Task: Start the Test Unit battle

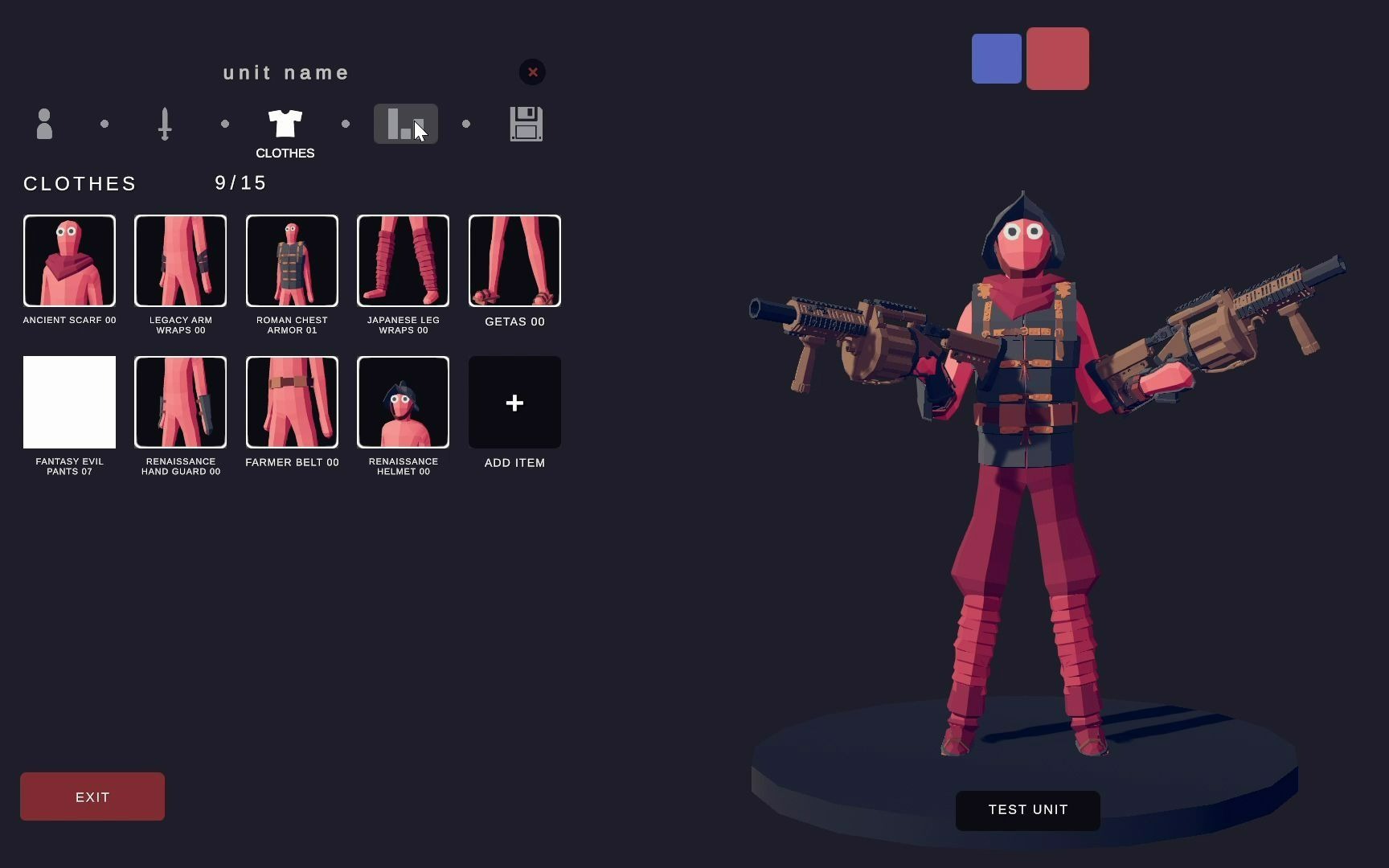Action: pyautogui.click(x=1027, y=810)
